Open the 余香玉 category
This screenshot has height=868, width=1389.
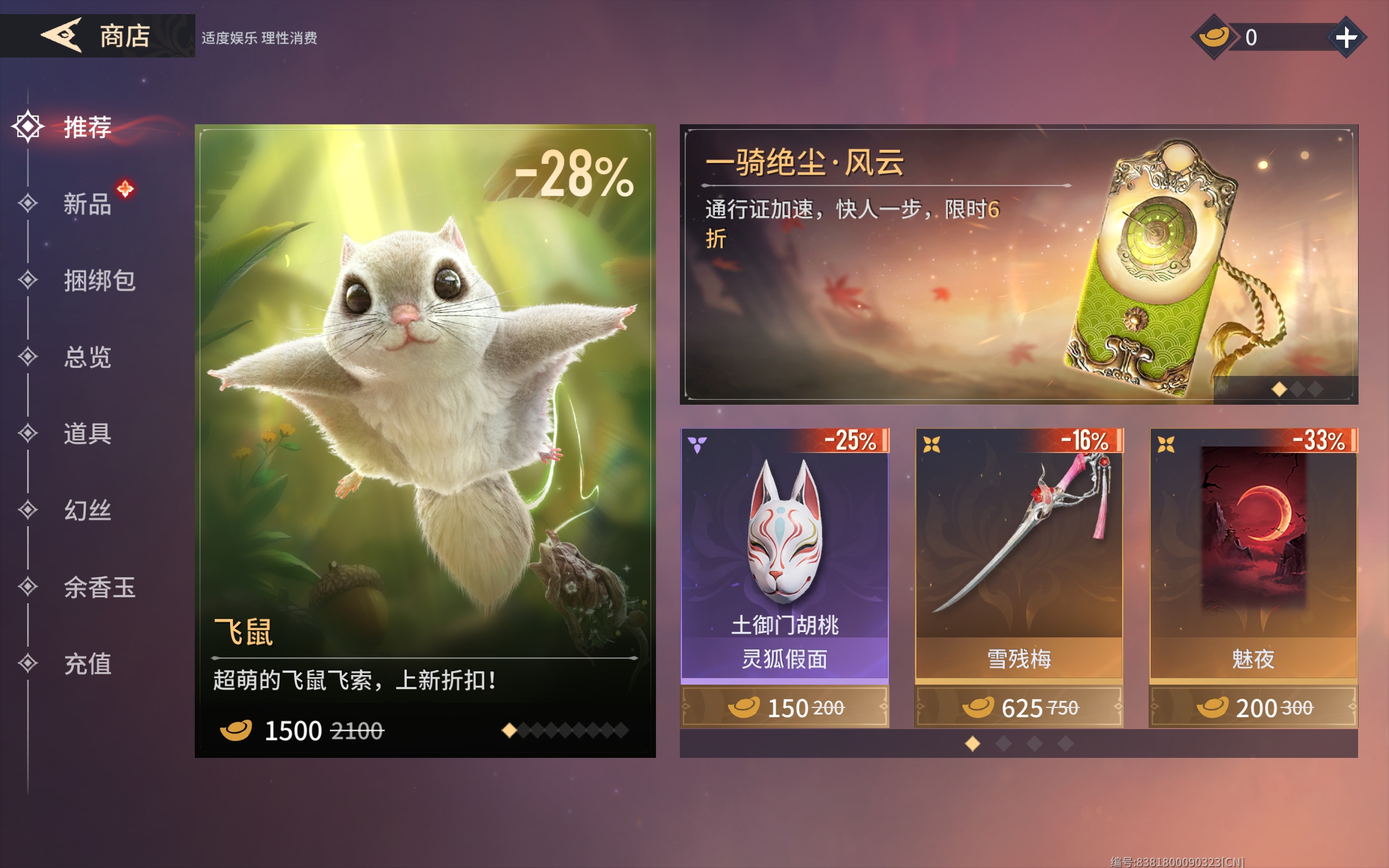coord(99,588)
